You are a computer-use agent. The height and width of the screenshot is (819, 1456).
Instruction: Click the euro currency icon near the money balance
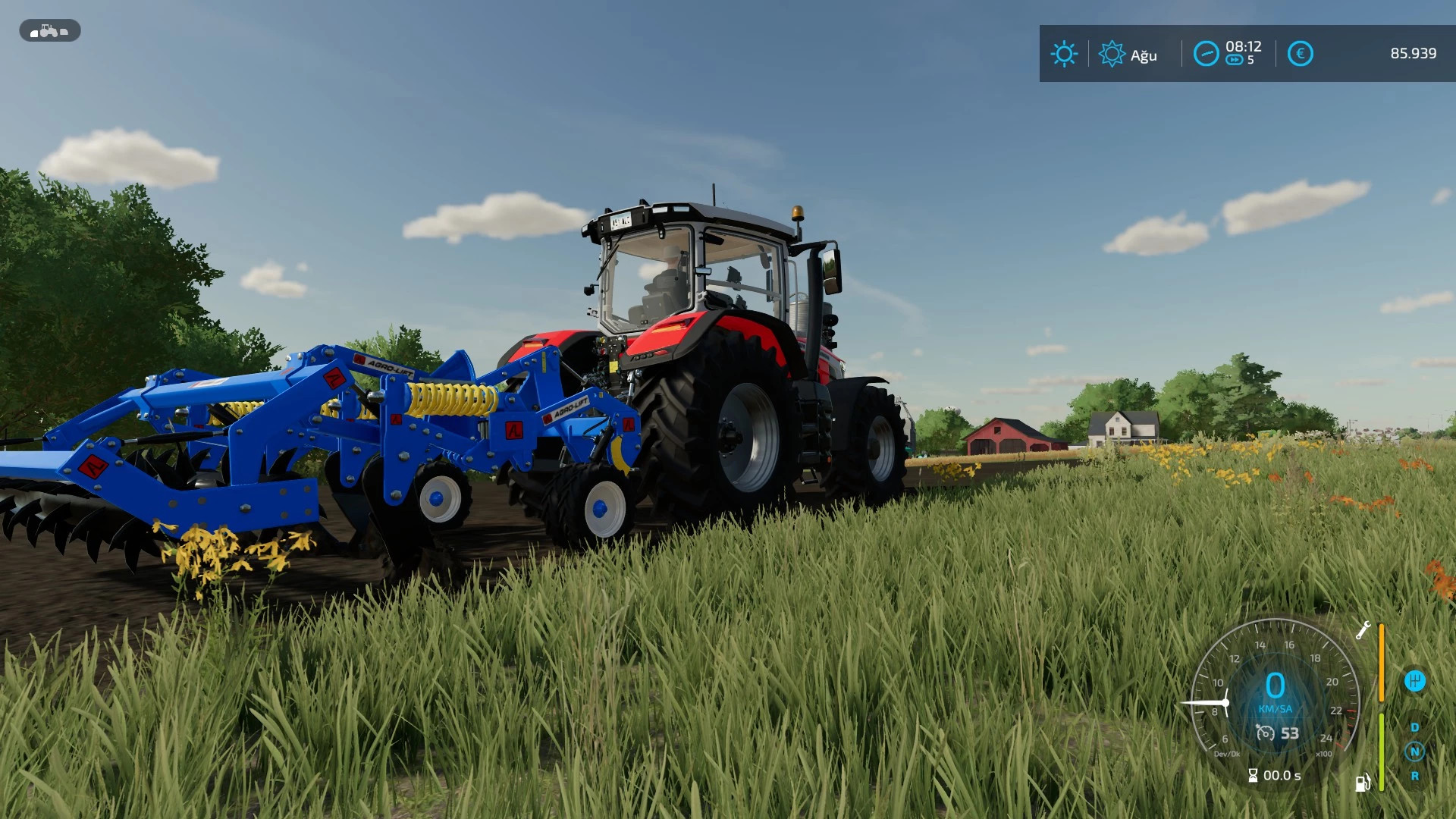[1301, 53]
